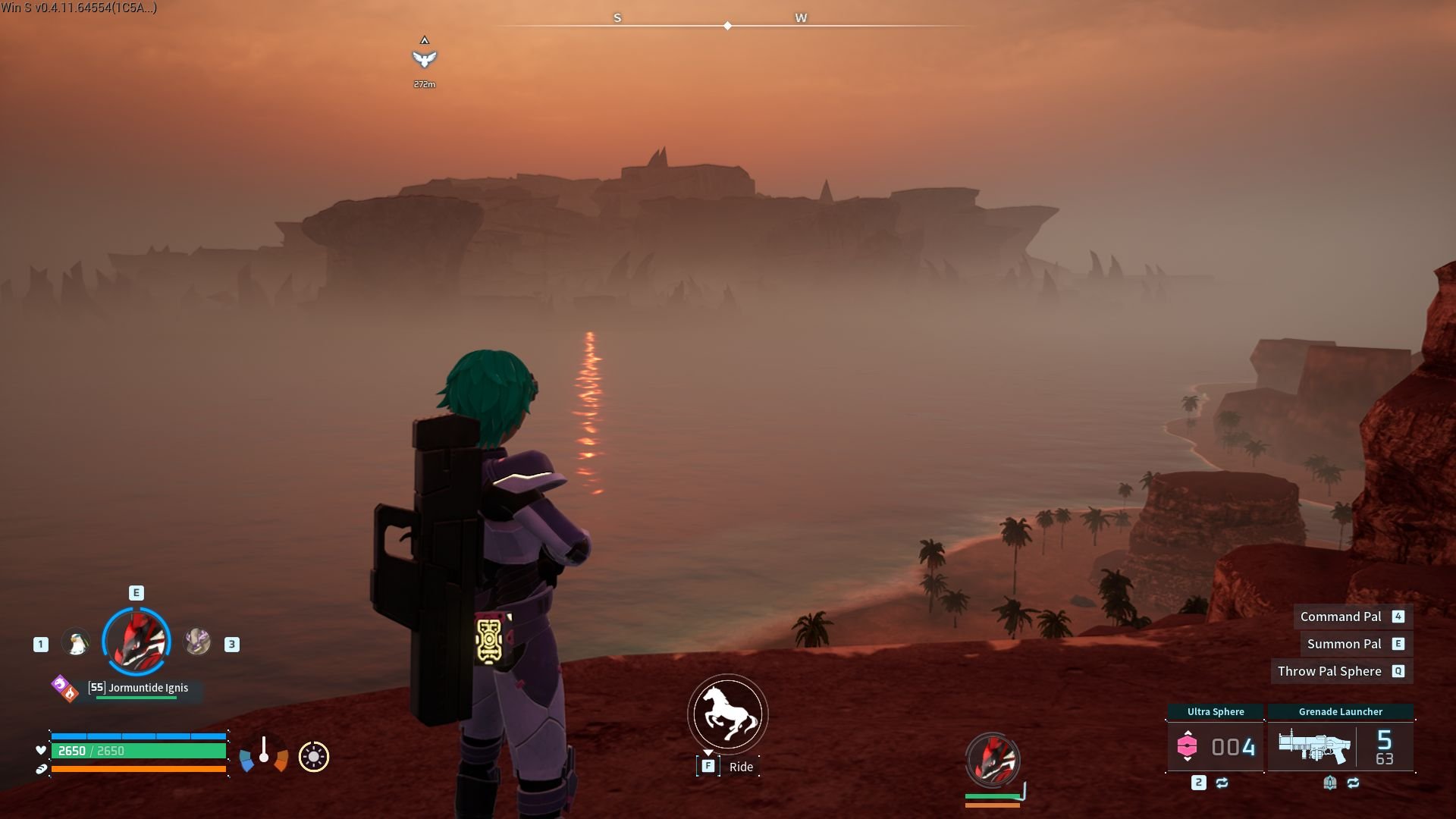Toggle the swap arrows under Ultra Sphere
The image size is (1456, 819).
[x=1222, y=782]
